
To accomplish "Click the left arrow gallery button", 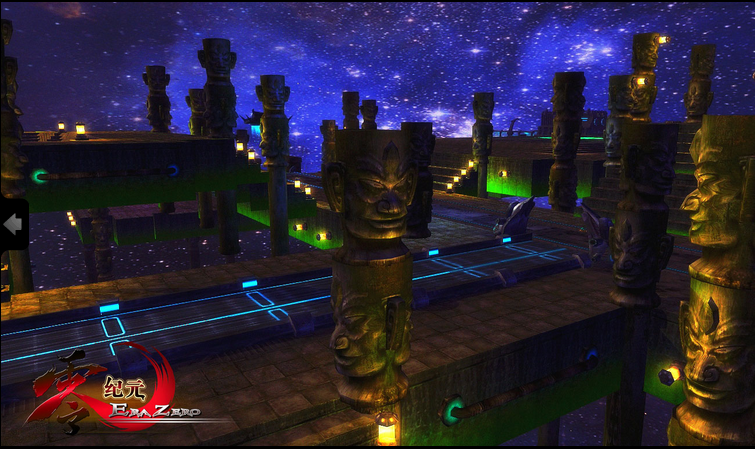I will click(x=13, y=225).
